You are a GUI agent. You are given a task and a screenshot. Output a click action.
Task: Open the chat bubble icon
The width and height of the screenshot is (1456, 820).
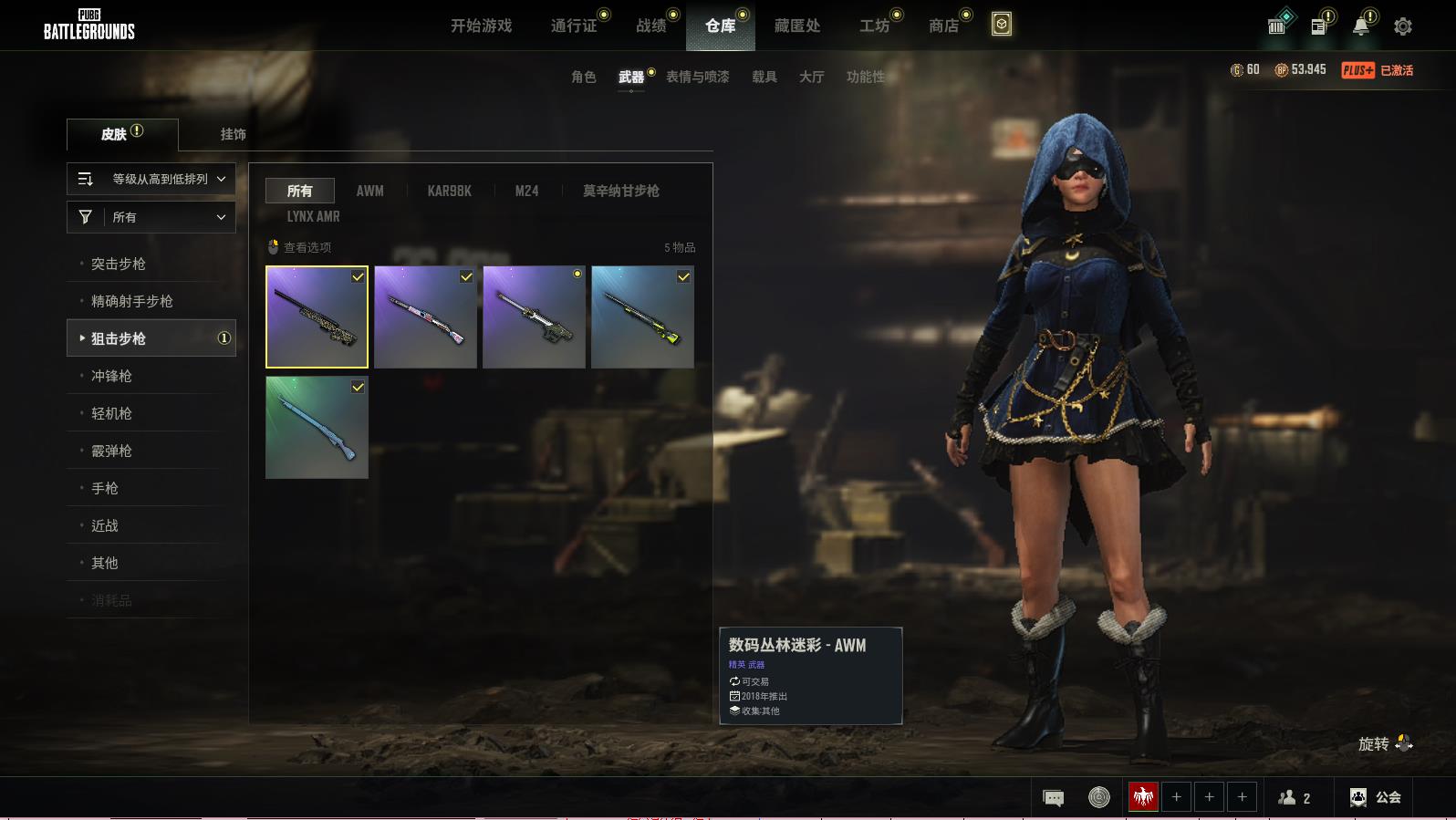point(1053,798)
